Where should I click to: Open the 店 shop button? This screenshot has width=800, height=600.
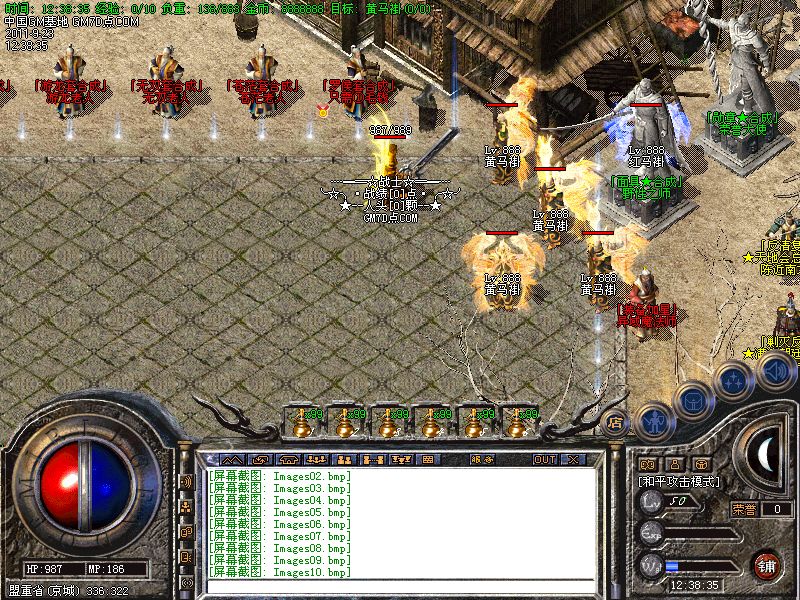click(x=616, y=422)
